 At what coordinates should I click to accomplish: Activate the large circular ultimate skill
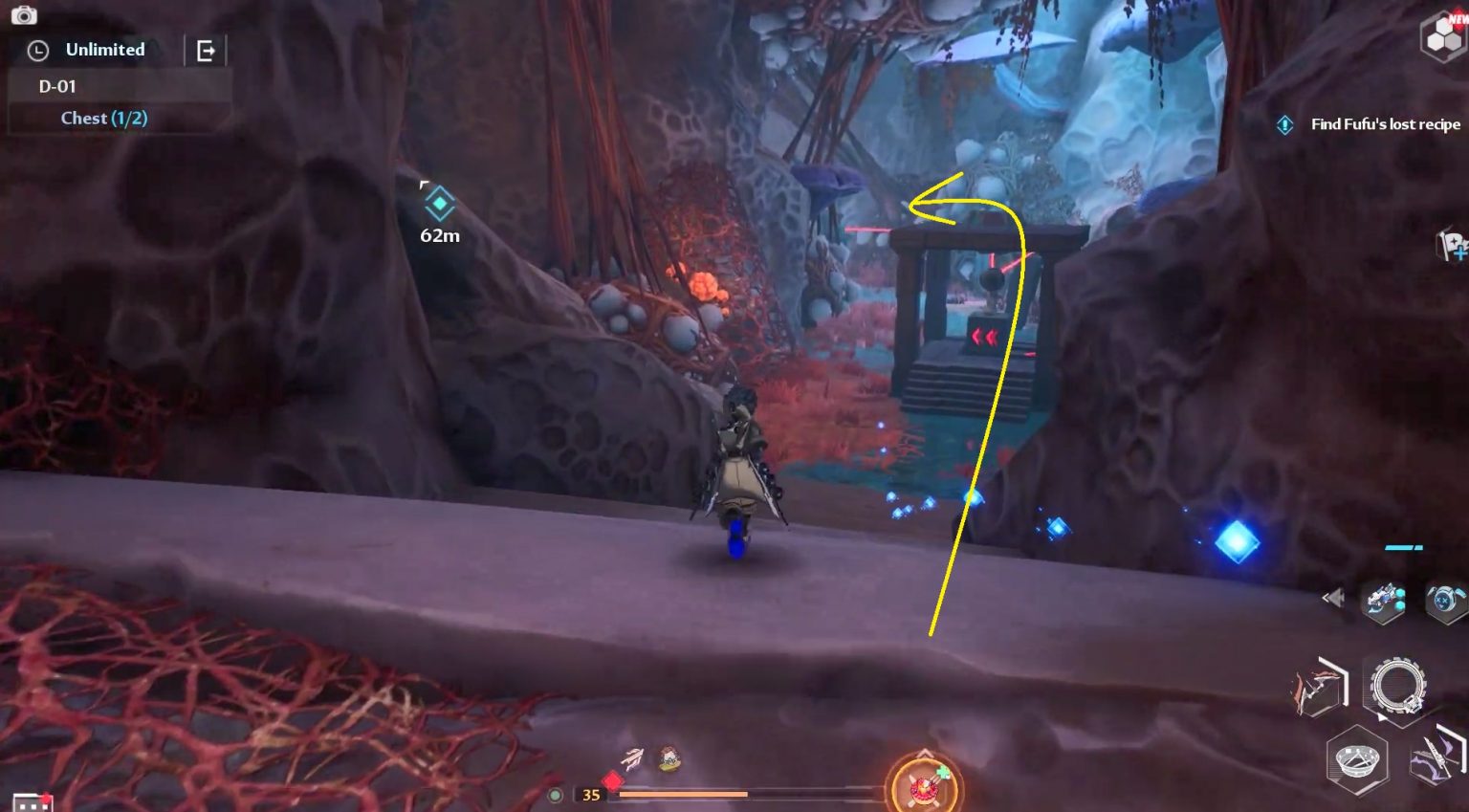click(1398, 685)
